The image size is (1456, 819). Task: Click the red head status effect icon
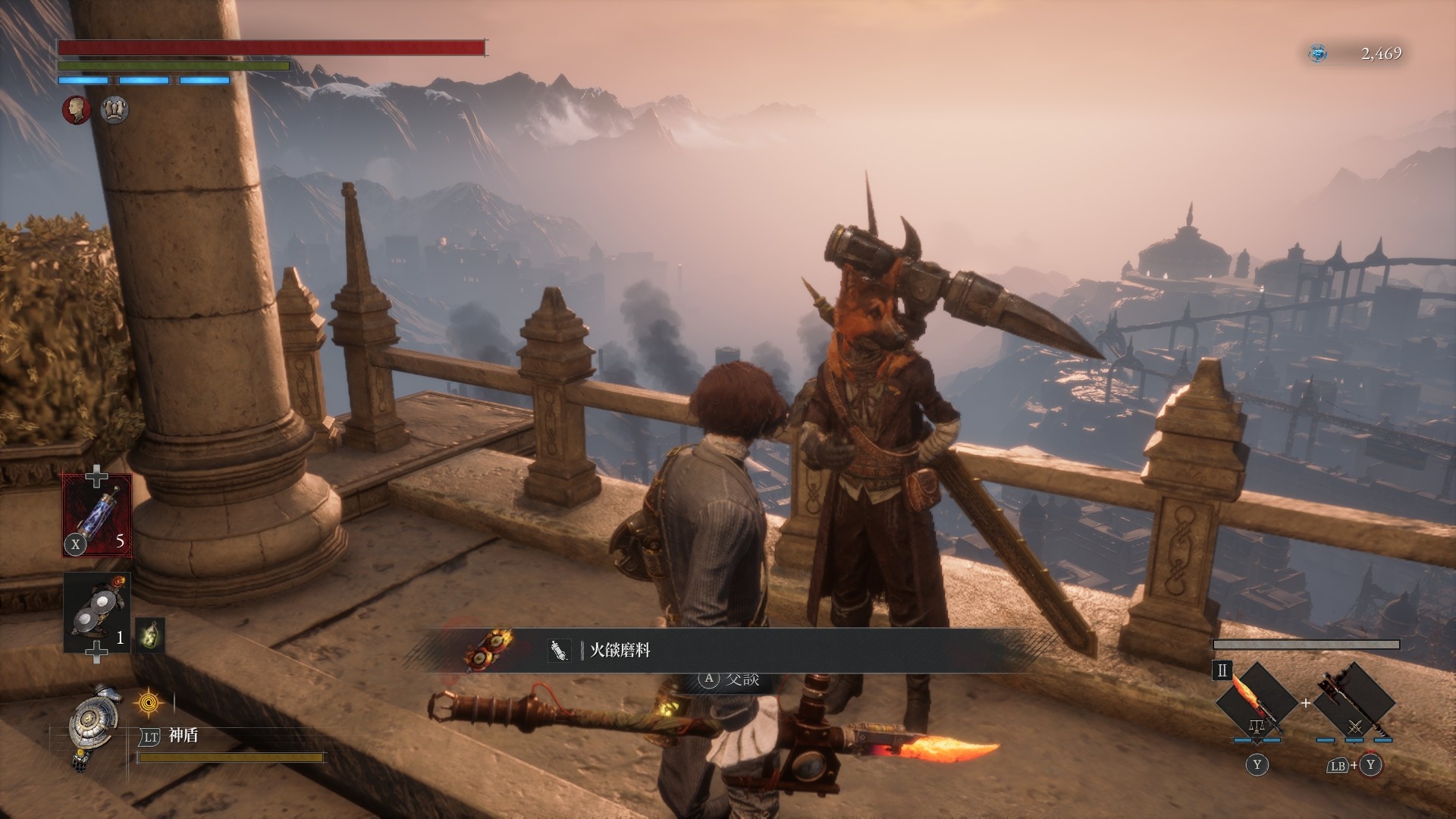pyautogui.click(x=76, y=110)
